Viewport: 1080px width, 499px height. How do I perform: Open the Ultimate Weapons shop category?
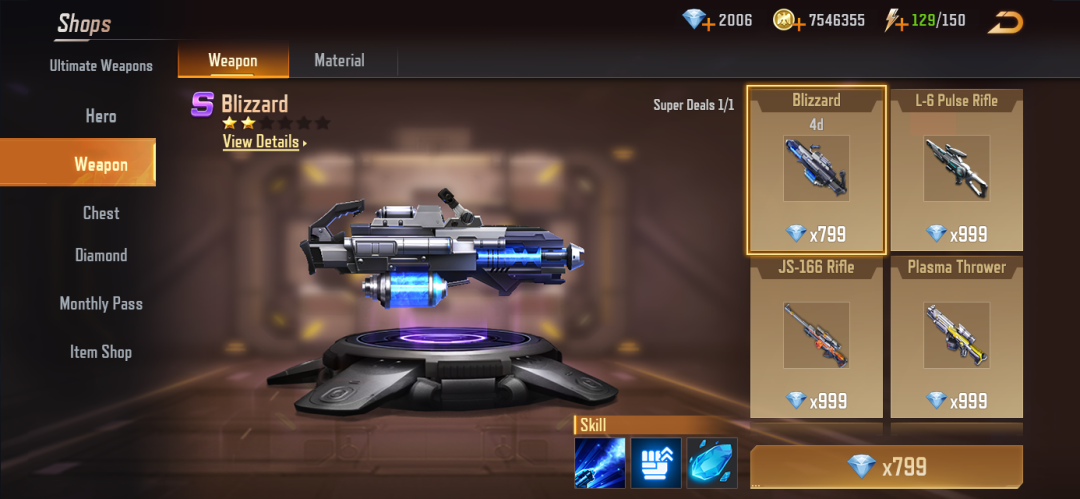pyautogui.click(x=101, y=66)
